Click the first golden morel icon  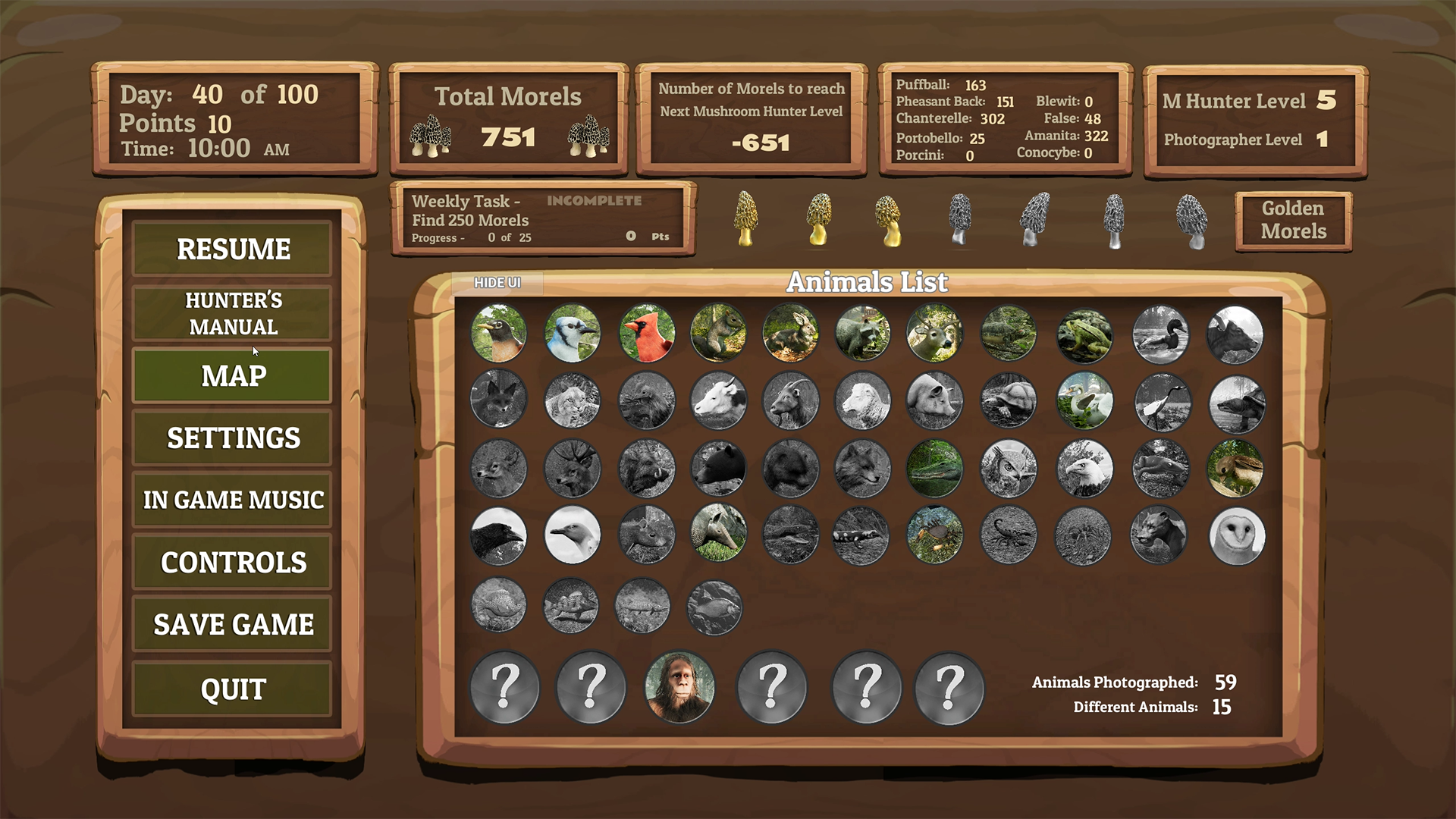pos(745,220)
